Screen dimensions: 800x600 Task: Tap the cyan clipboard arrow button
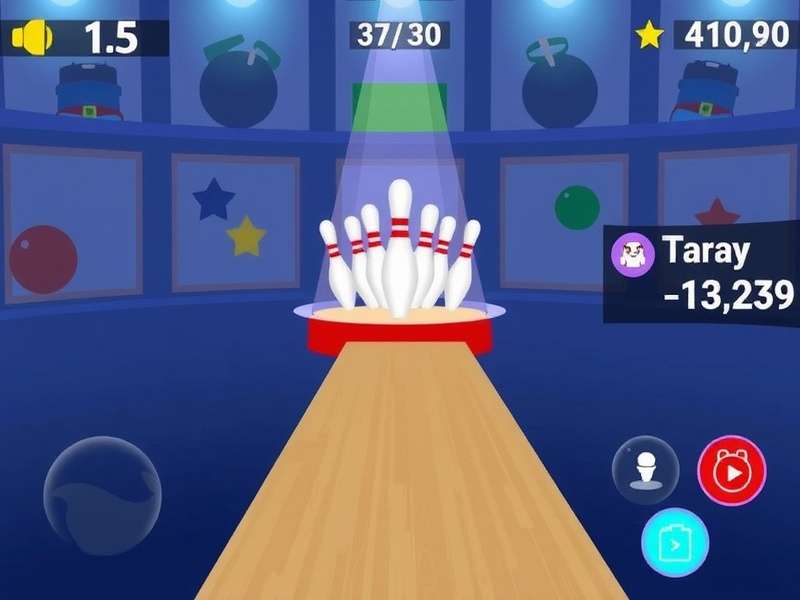click(x=675, y=543)
